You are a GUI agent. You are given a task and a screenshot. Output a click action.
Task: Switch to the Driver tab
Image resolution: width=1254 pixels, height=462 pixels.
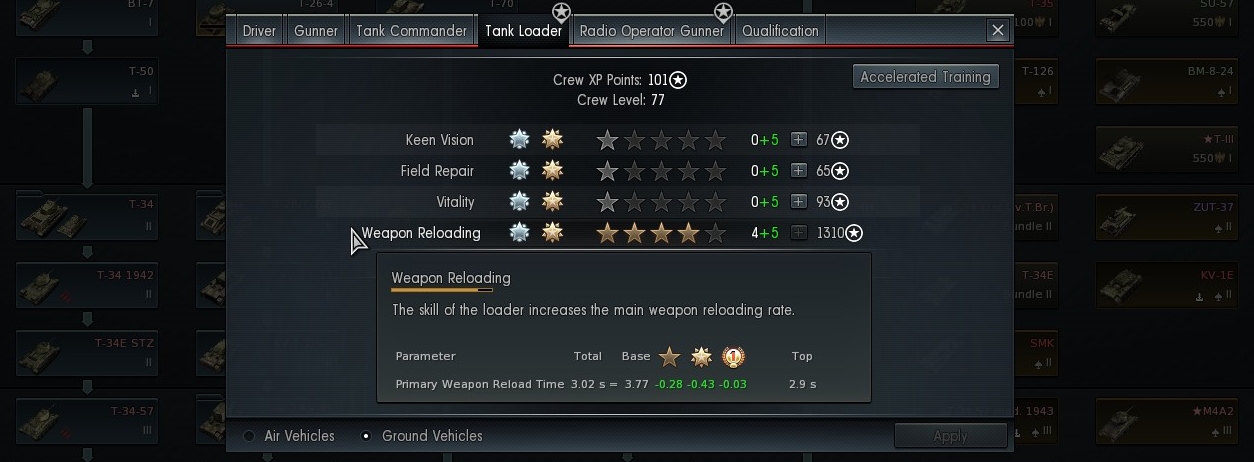[259, 31]
